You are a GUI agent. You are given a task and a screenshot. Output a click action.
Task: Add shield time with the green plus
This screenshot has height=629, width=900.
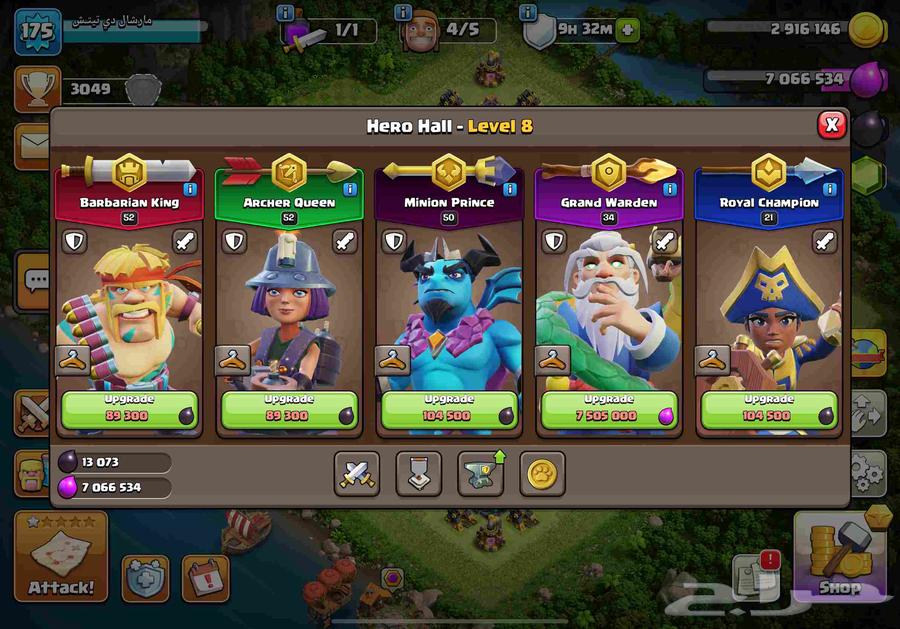pyautogui.click(x=627, y=30)
